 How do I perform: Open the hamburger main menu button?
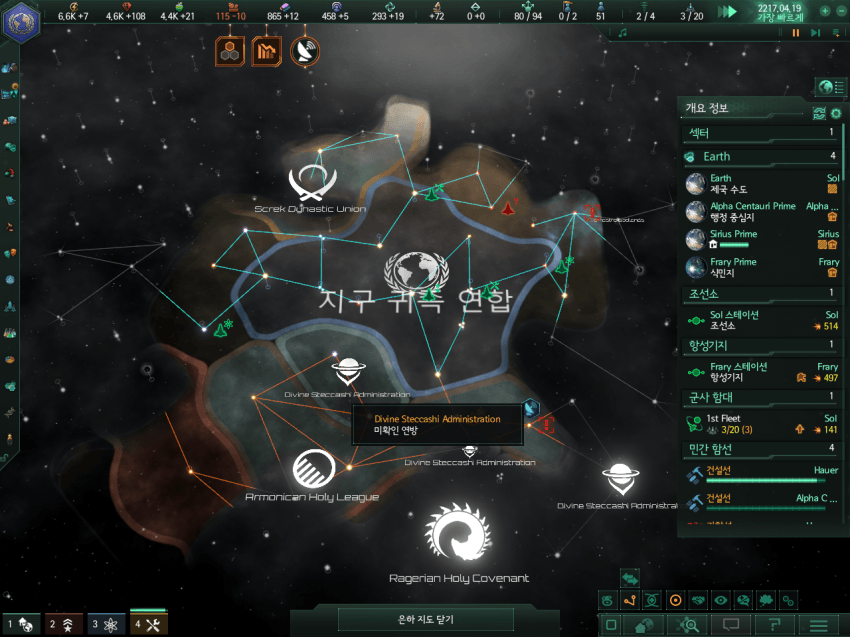(x=818, y=625)
